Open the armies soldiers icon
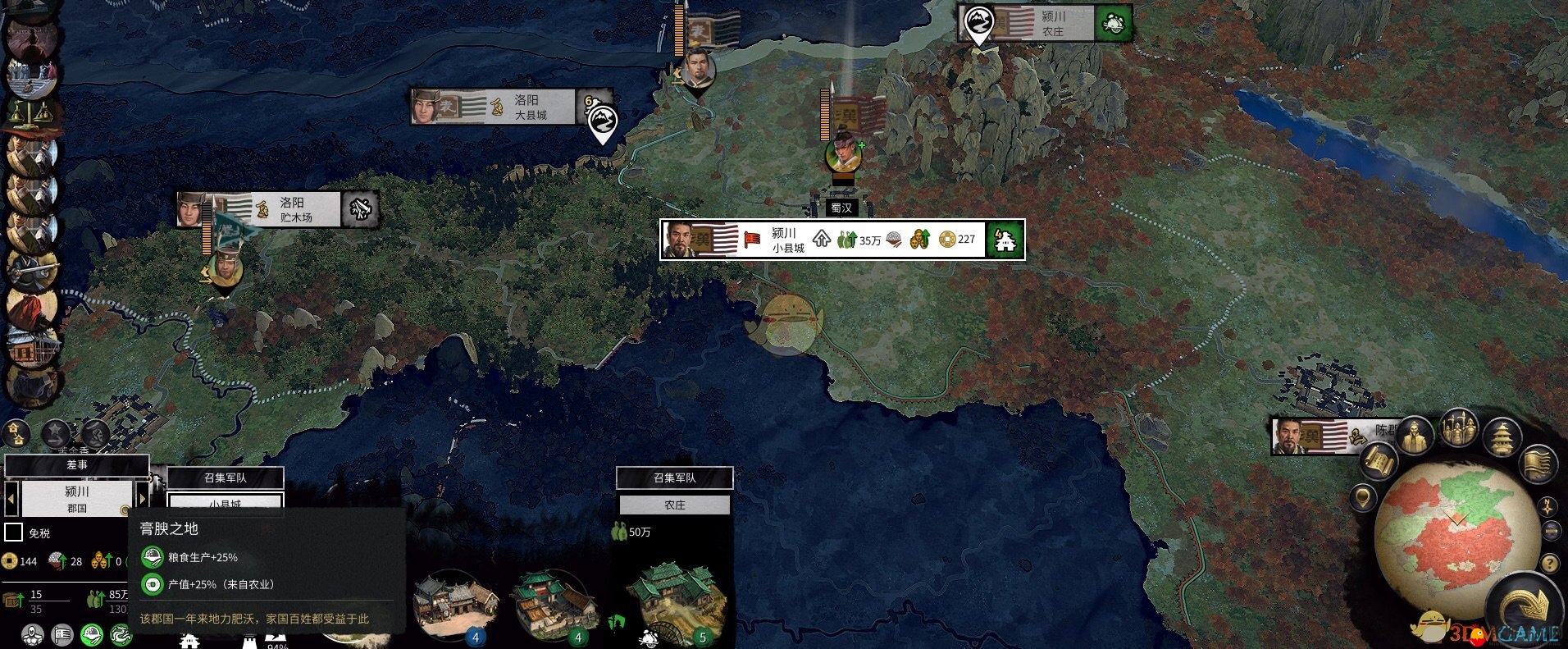 1458,427
